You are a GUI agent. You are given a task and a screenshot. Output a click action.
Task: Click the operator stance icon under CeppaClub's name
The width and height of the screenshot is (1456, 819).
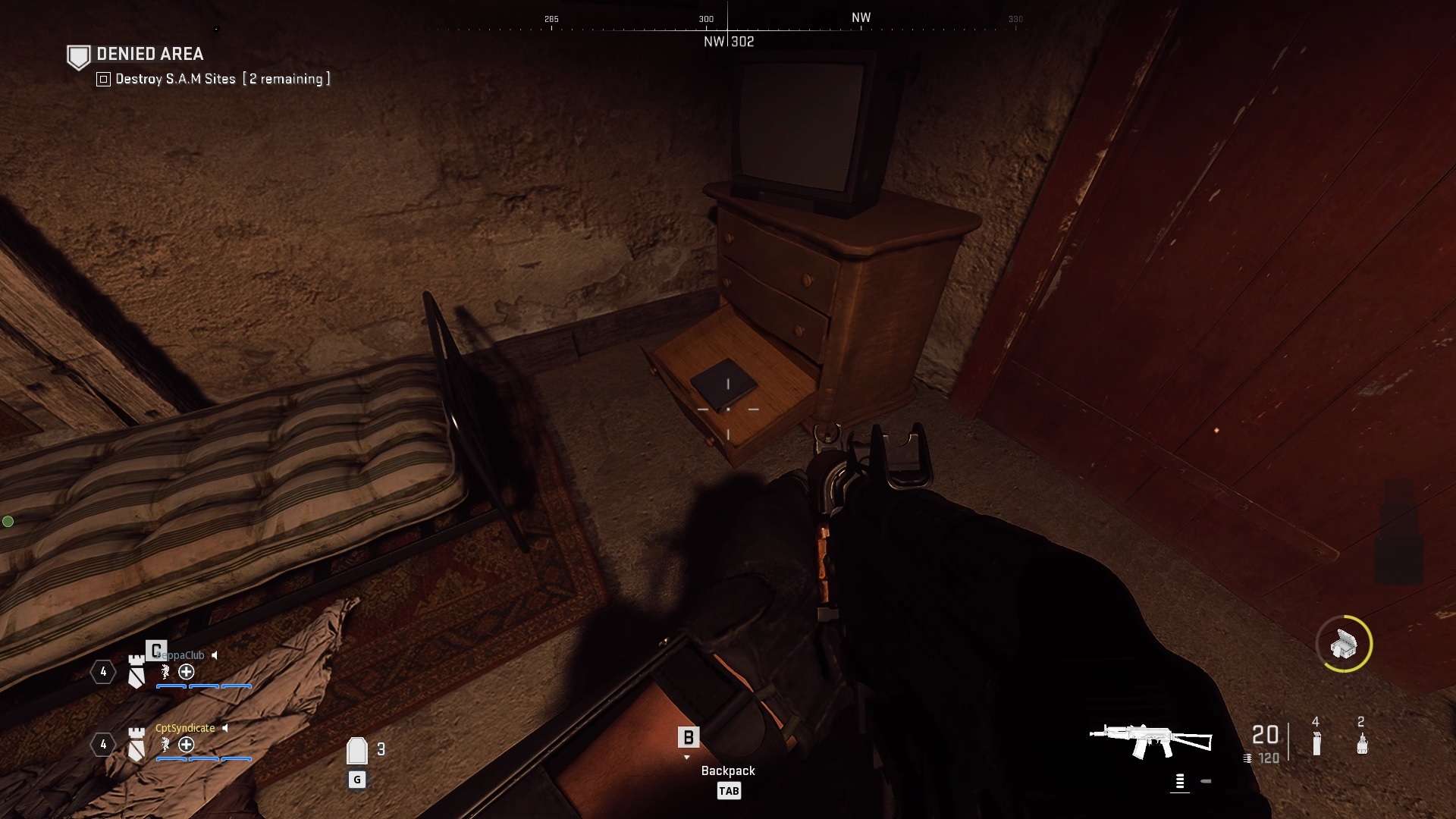click(164, 673)
